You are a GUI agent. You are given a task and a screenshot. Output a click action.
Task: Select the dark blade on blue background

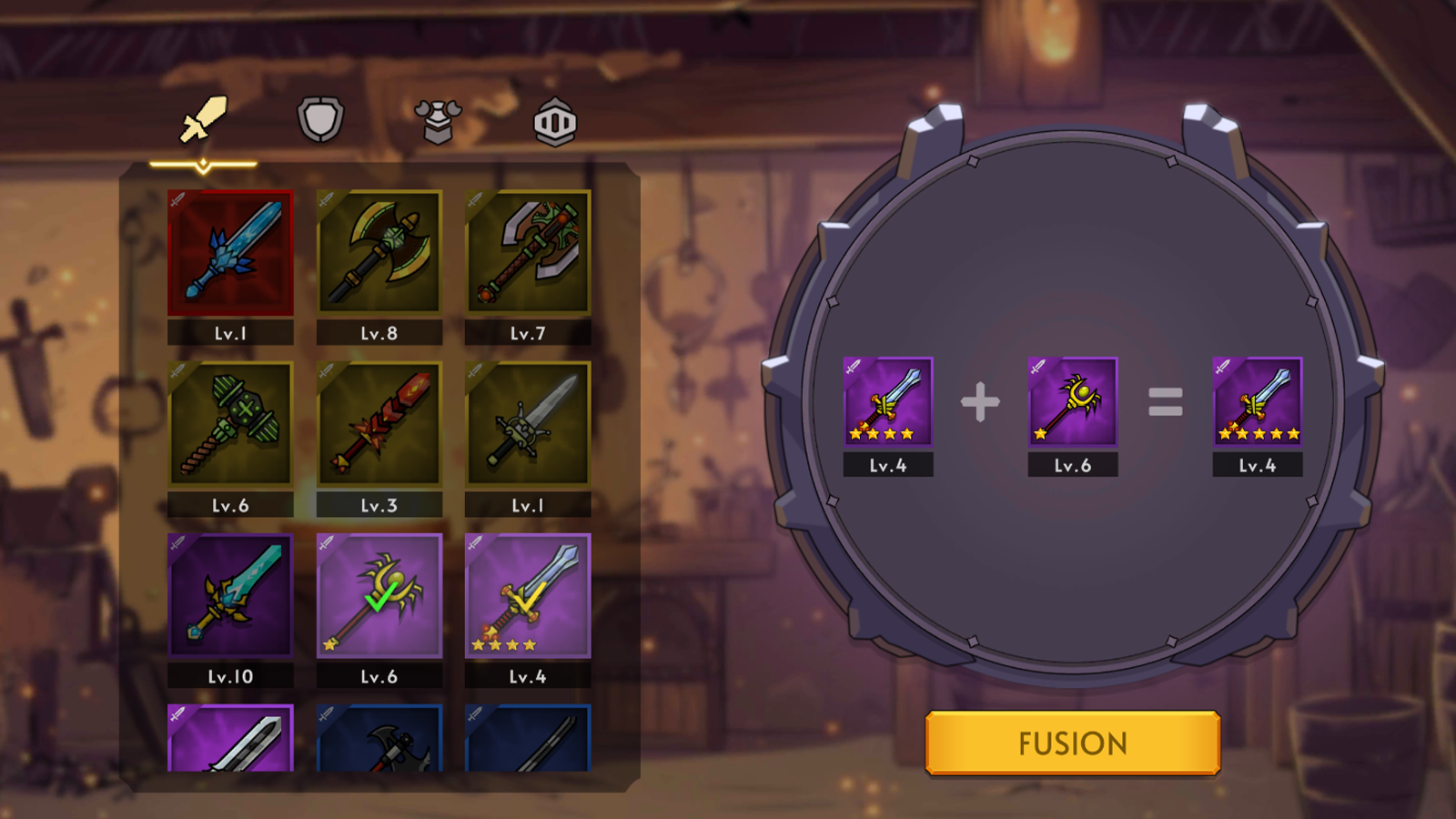(528, 739)
